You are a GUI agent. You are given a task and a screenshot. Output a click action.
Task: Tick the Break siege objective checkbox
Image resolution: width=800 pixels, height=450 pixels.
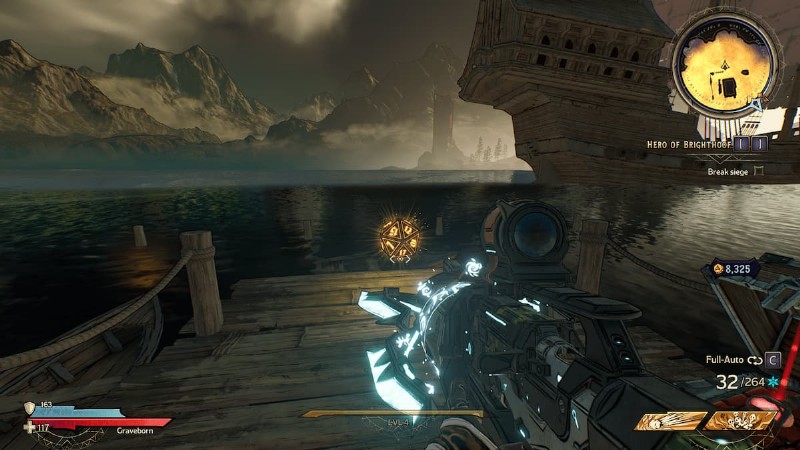tap(759, 172)
